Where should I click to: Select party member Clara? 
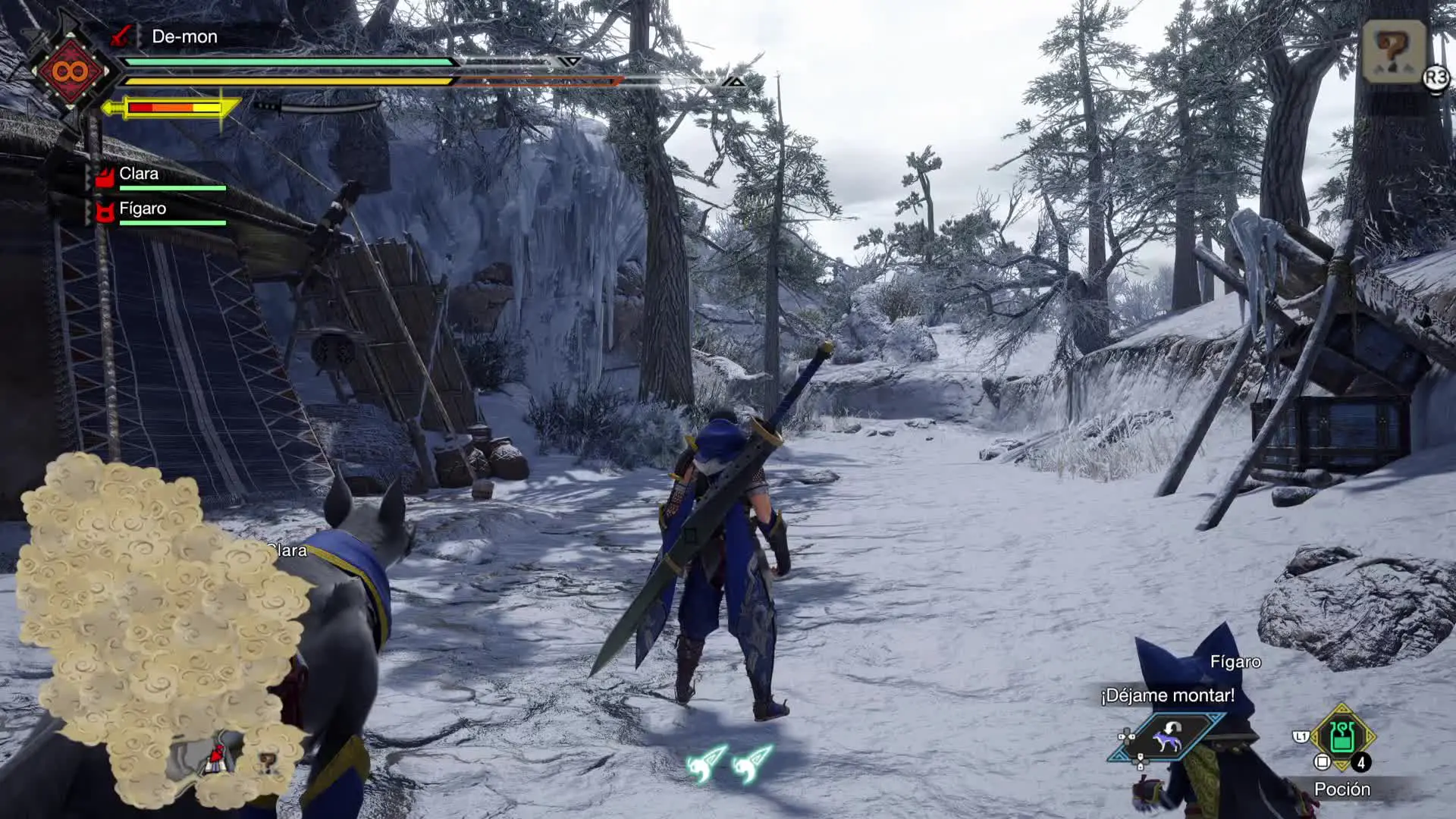click(x=139, y=174)
